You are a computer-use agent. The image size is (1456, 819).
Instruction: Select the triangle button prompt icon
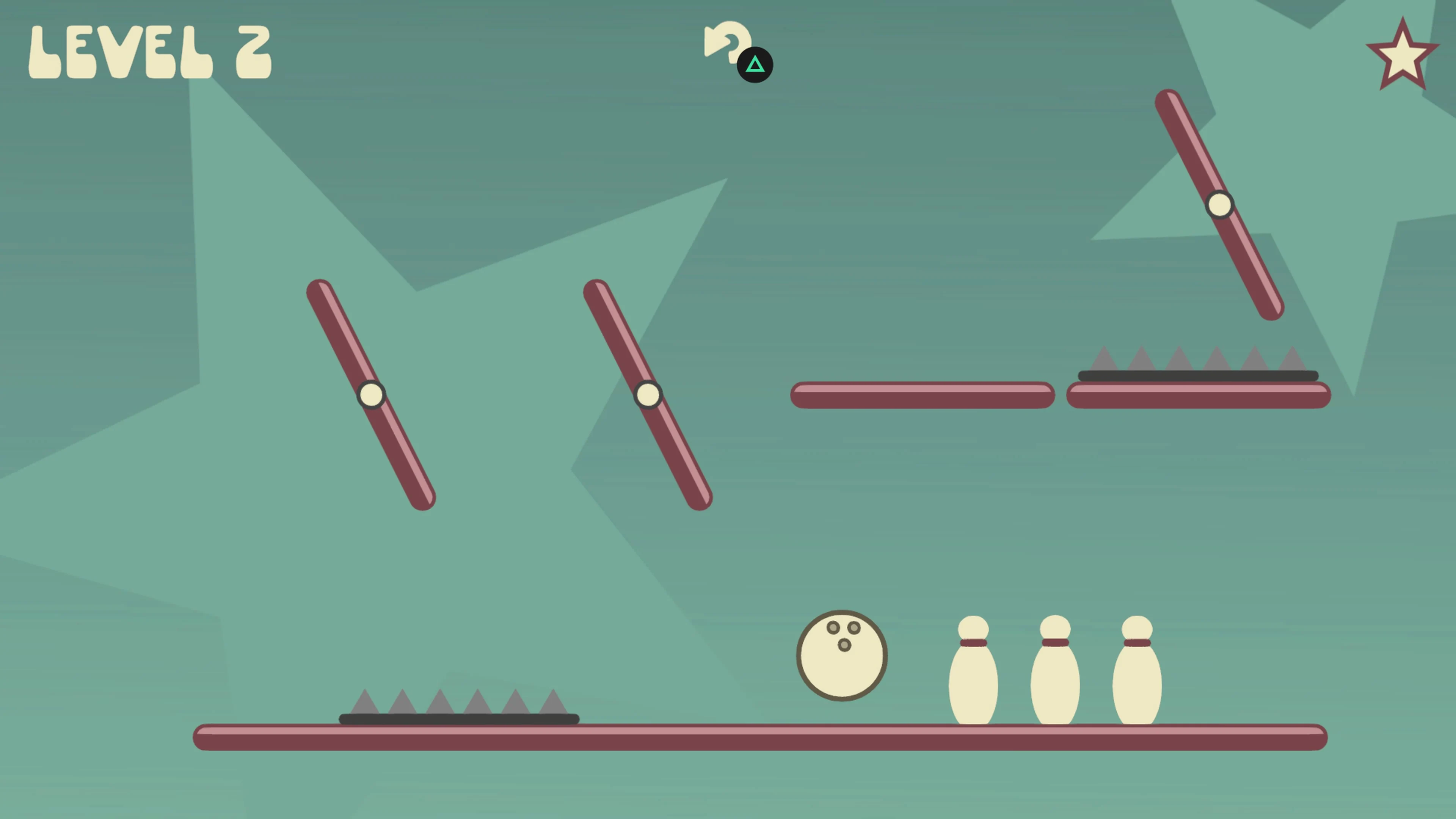[755, 64]
